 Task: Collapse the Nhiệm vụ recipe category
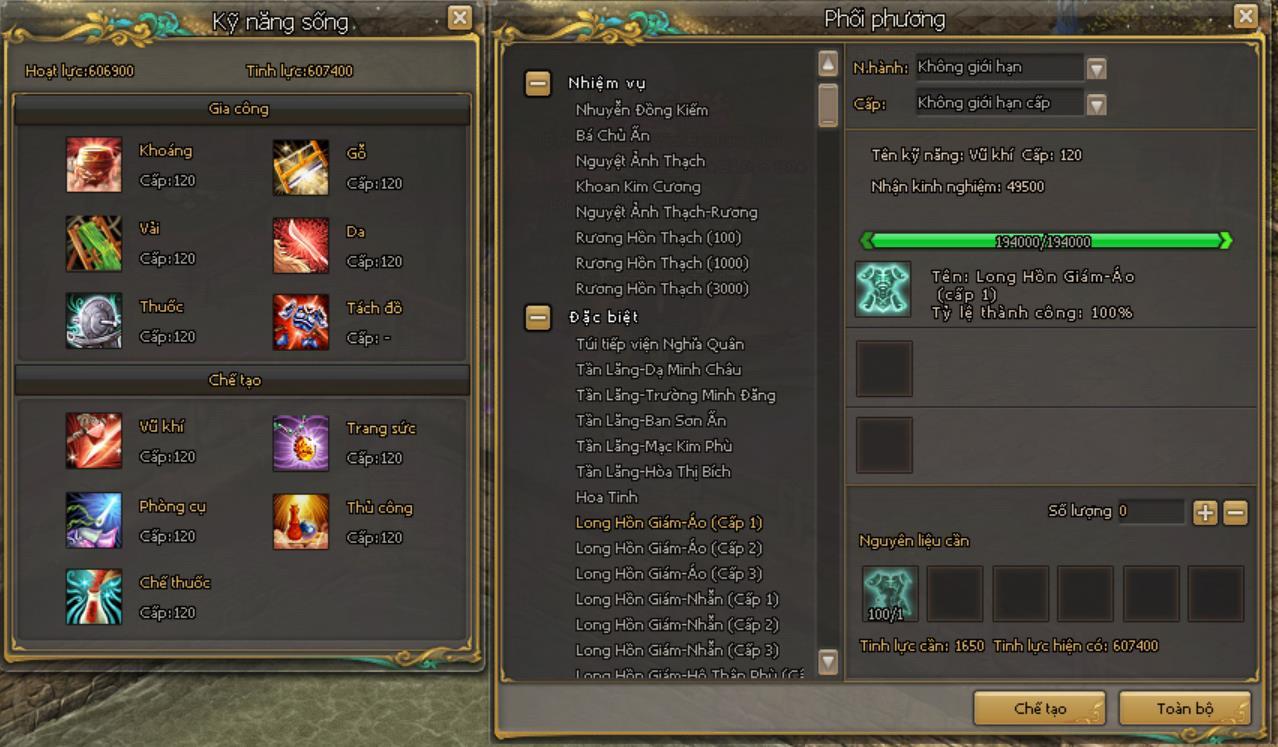pyautogui.click(x=538, y=84)
